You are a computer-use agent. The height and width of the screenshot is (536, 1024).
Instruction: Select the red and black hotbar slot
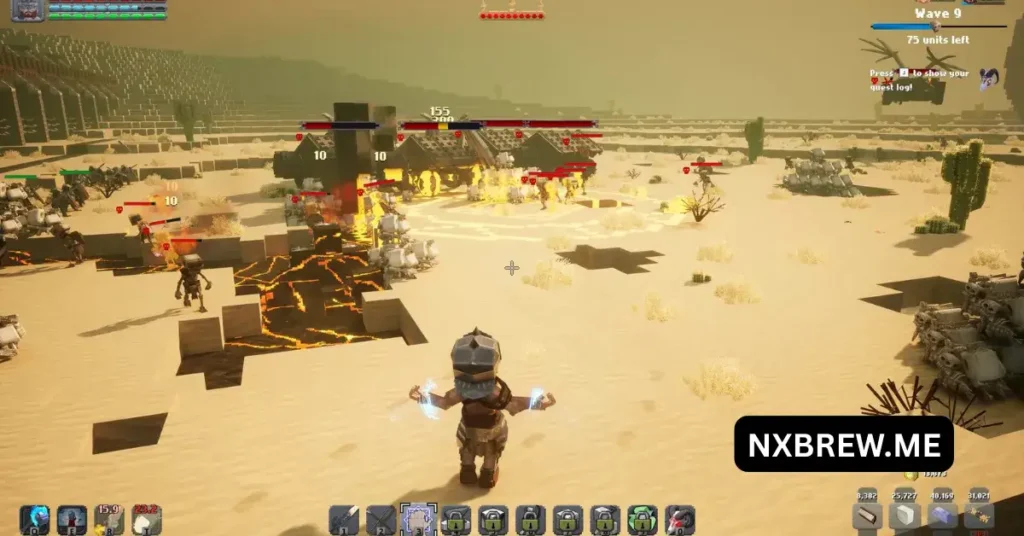tap(680, 519)
